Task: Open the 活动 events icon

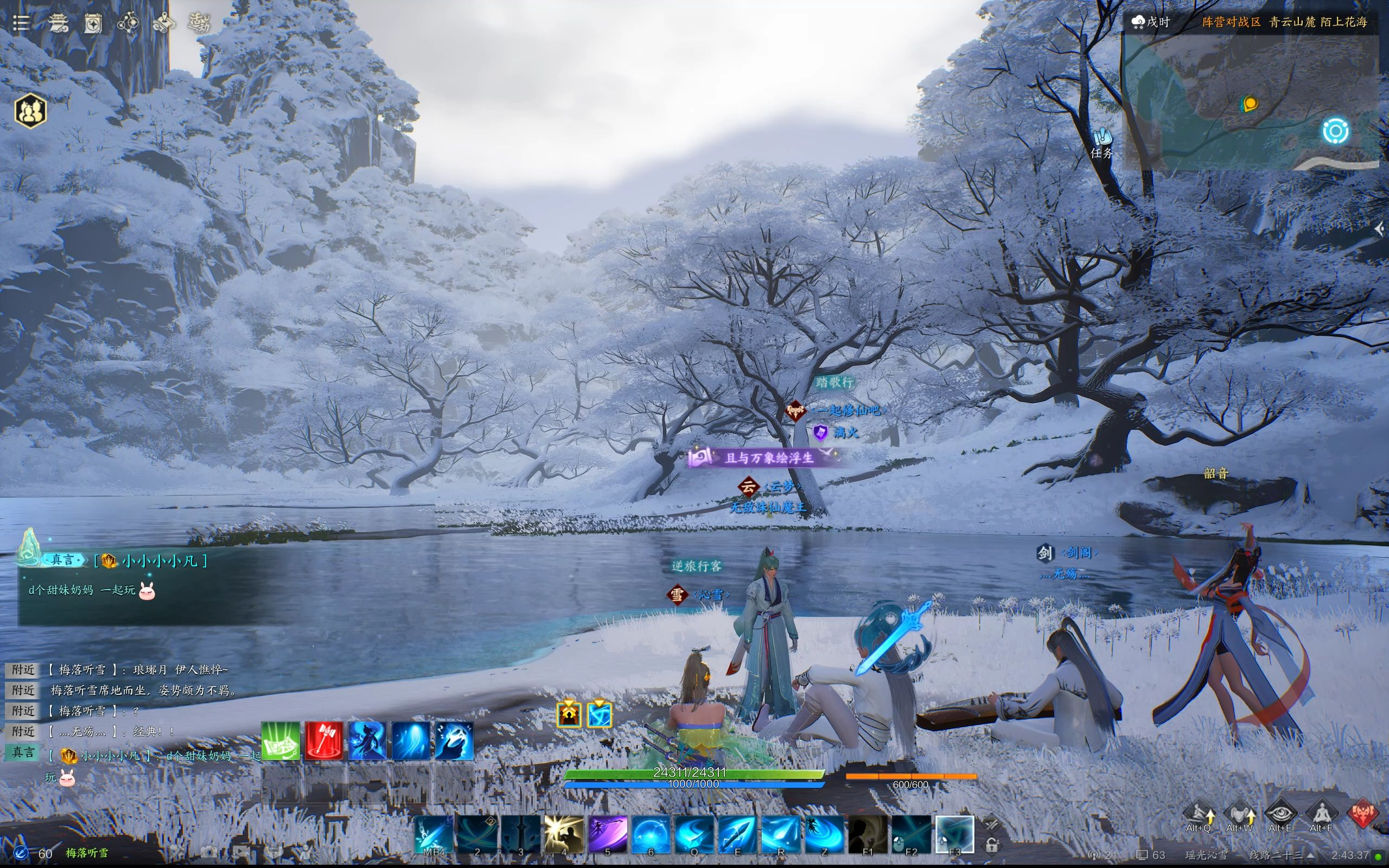Action: pos(199,23)
